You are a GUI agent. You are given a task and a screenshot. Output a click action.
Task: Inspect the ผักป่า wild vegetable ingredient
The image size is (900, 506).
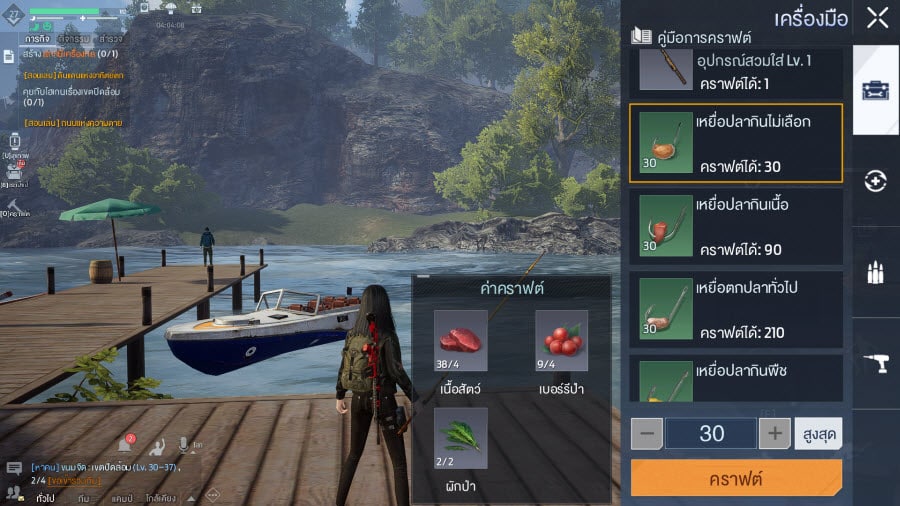click(x=461, y=434)
